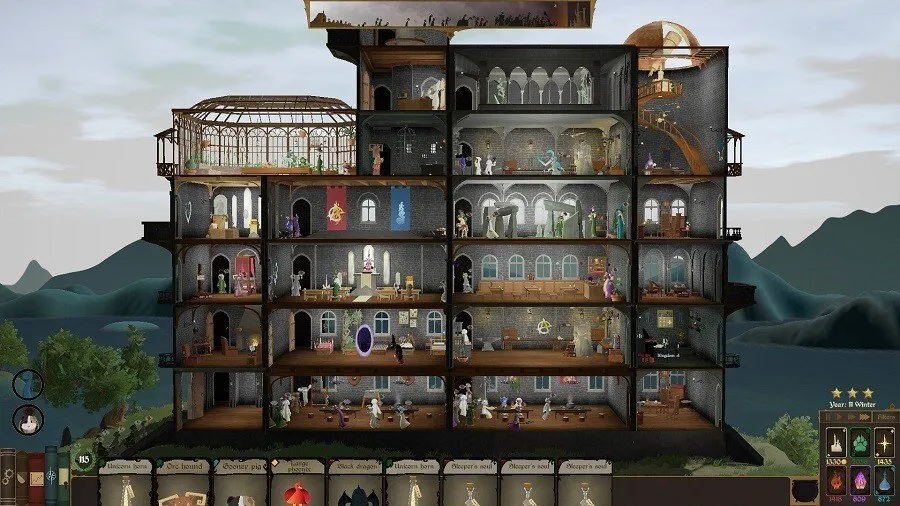Image resolution: width=900 pixels, height=506 pixels.
Task: Select the purple crystal resource icon
Action: tap(858, 482)
